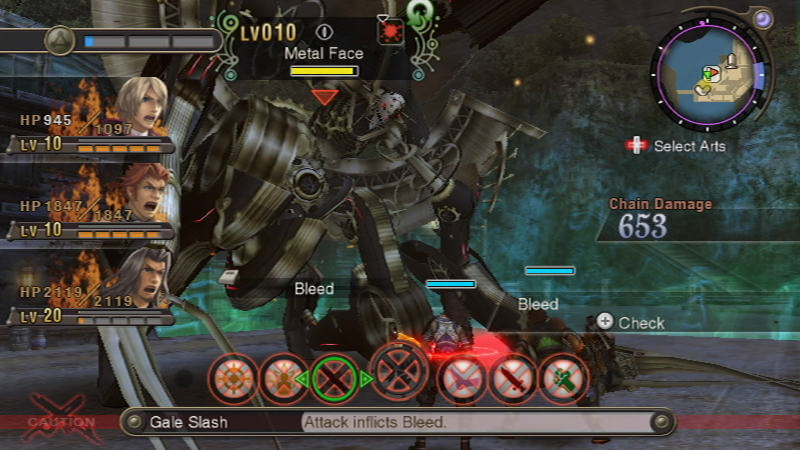Screen dimensions: 800x450
Task: Choose the purple sword art icon
Action: click(x=460, y=380)
